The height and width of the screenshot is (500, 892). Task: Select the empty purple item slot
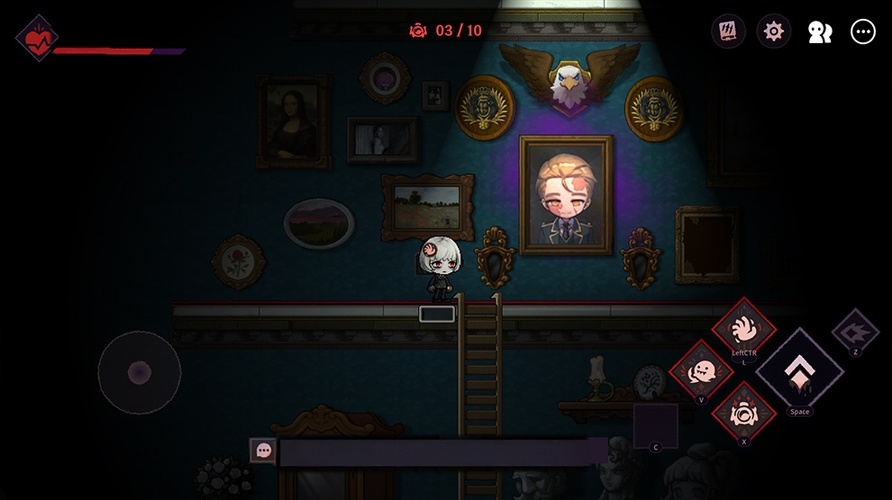coord(655,425)
